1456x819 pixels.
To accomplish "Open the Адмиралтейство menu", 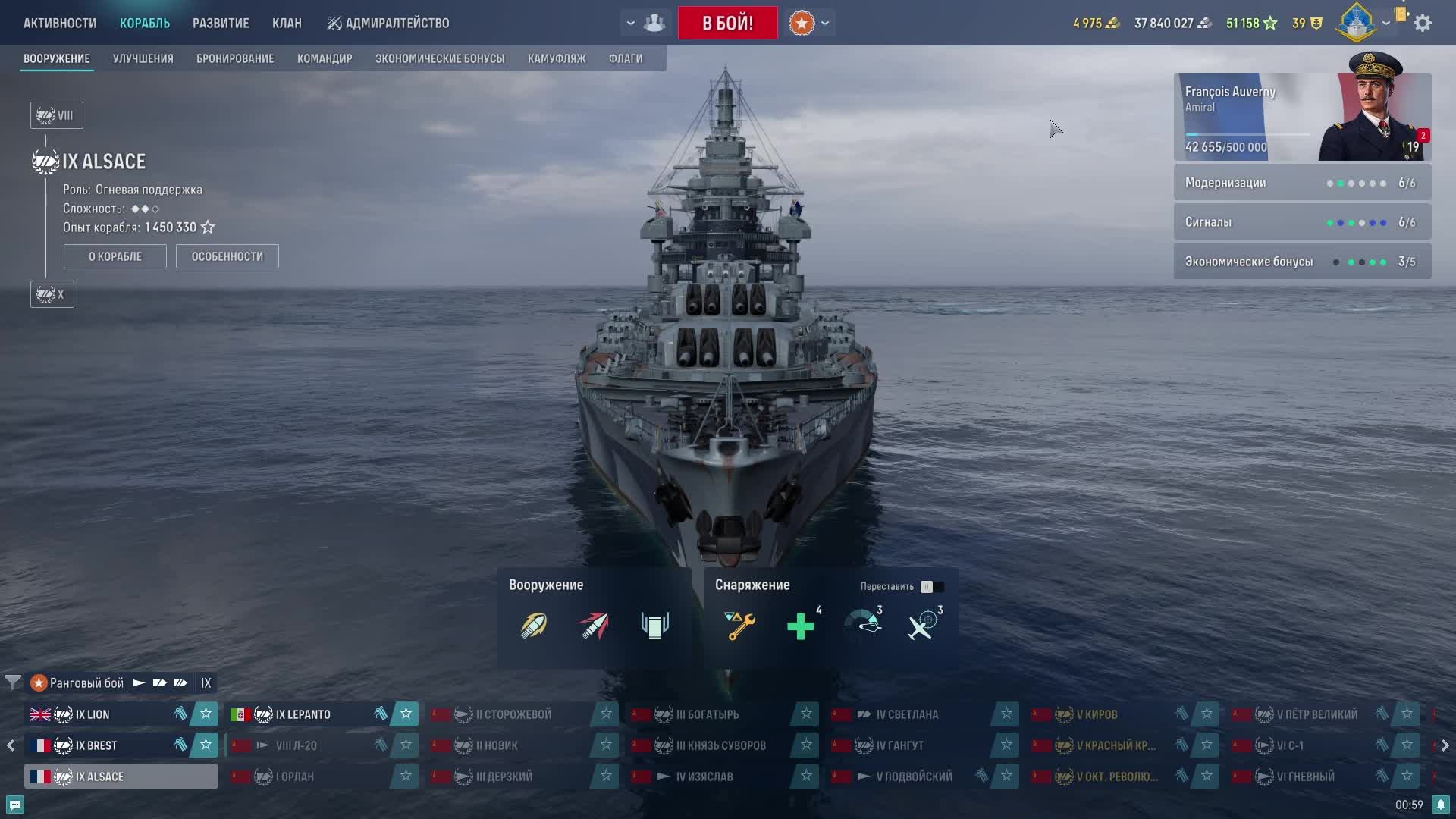I will [388, 23].
